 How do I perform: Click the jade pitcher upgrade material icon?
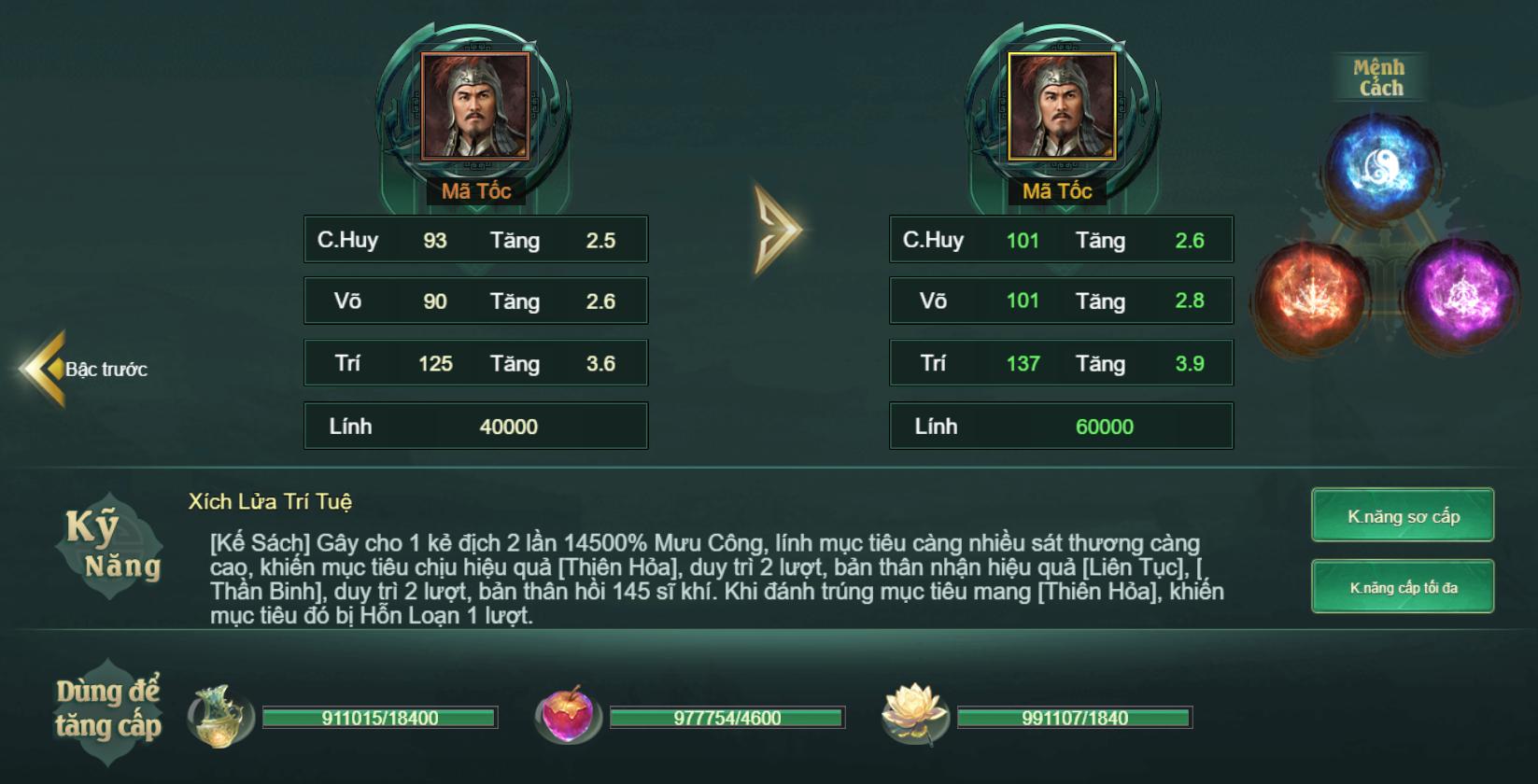point(221,717)
